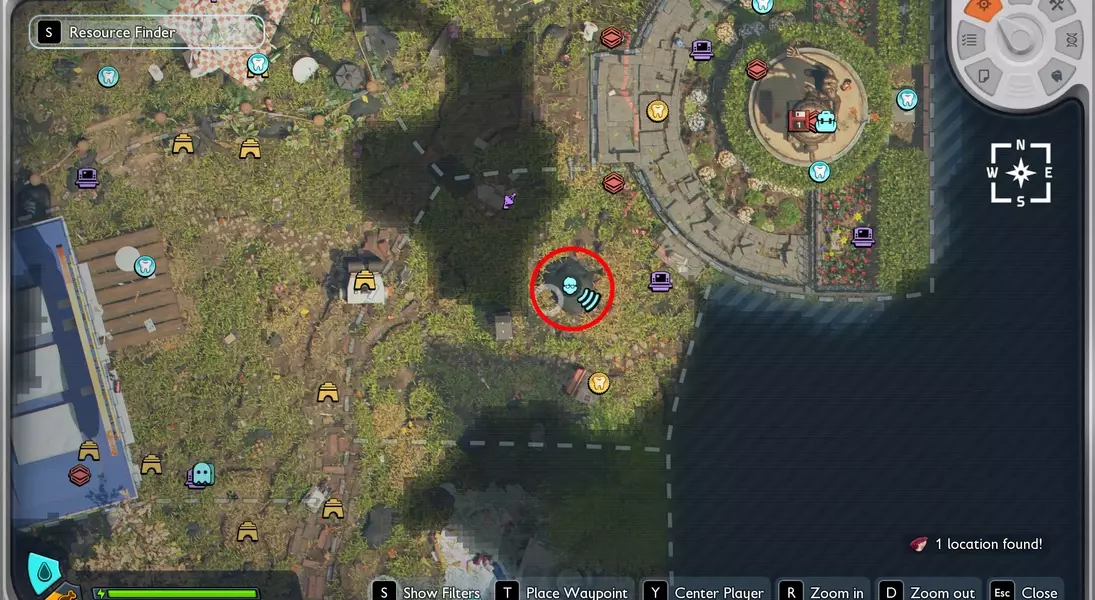The height and width of the screenshot is (600, 1095).
Task: Center Player on the map
Action: click(705, 592)
